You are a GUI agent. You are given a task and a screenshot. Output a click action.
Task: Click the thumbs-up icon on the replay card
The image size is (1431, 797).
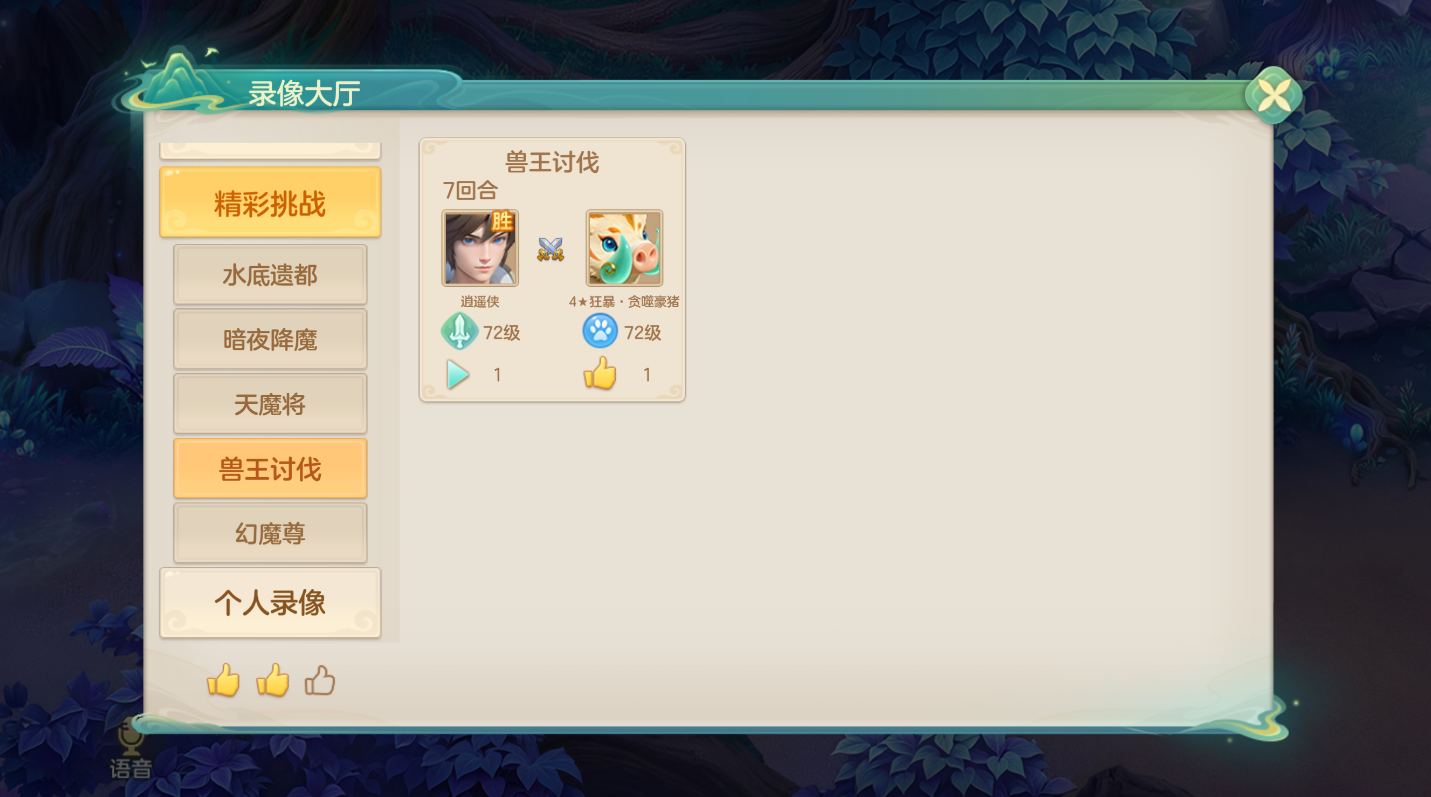click(x=599, y=371)
